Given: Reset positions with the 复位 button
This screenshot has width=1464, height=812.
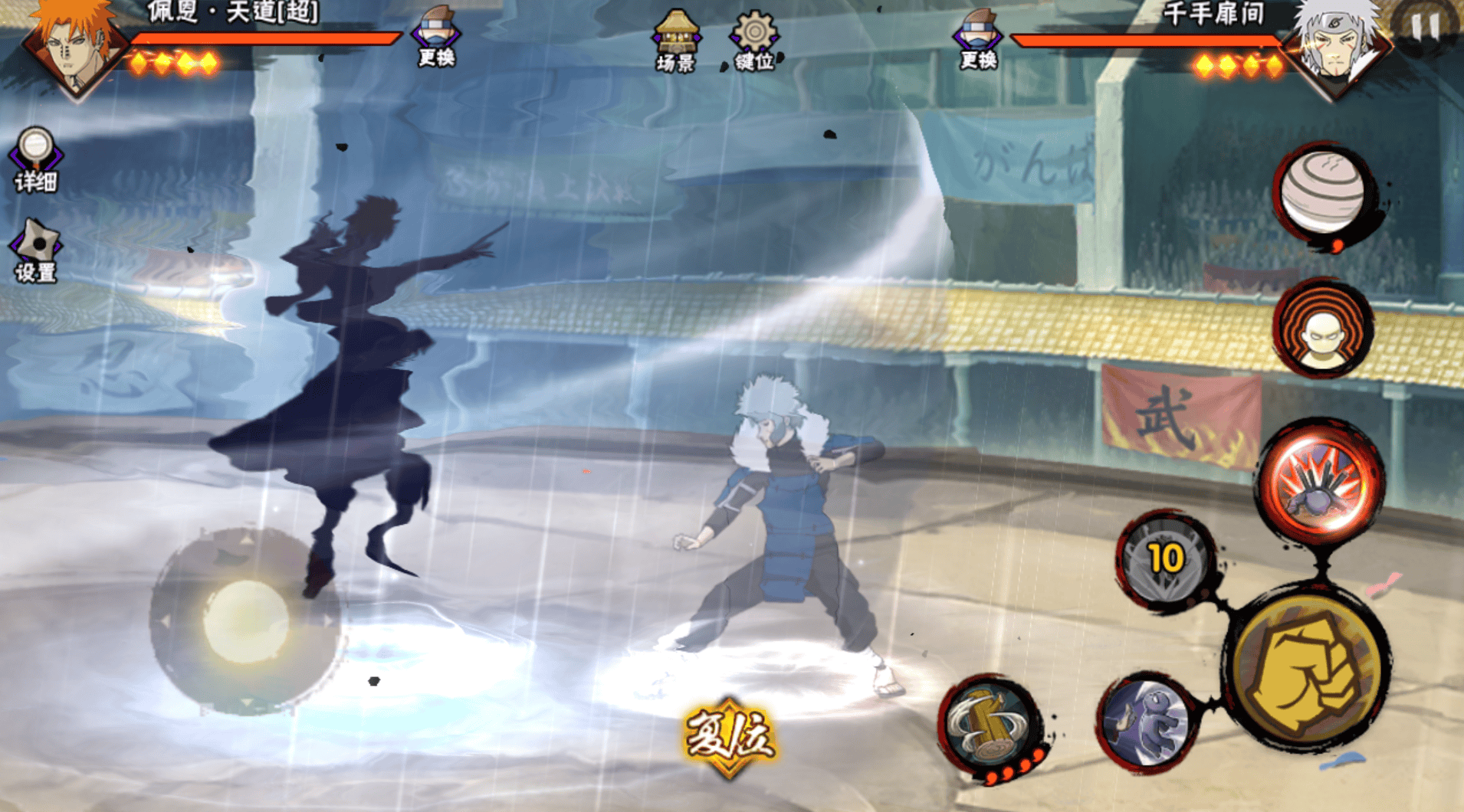Looking at the screenshot, I should pos(729,736).
